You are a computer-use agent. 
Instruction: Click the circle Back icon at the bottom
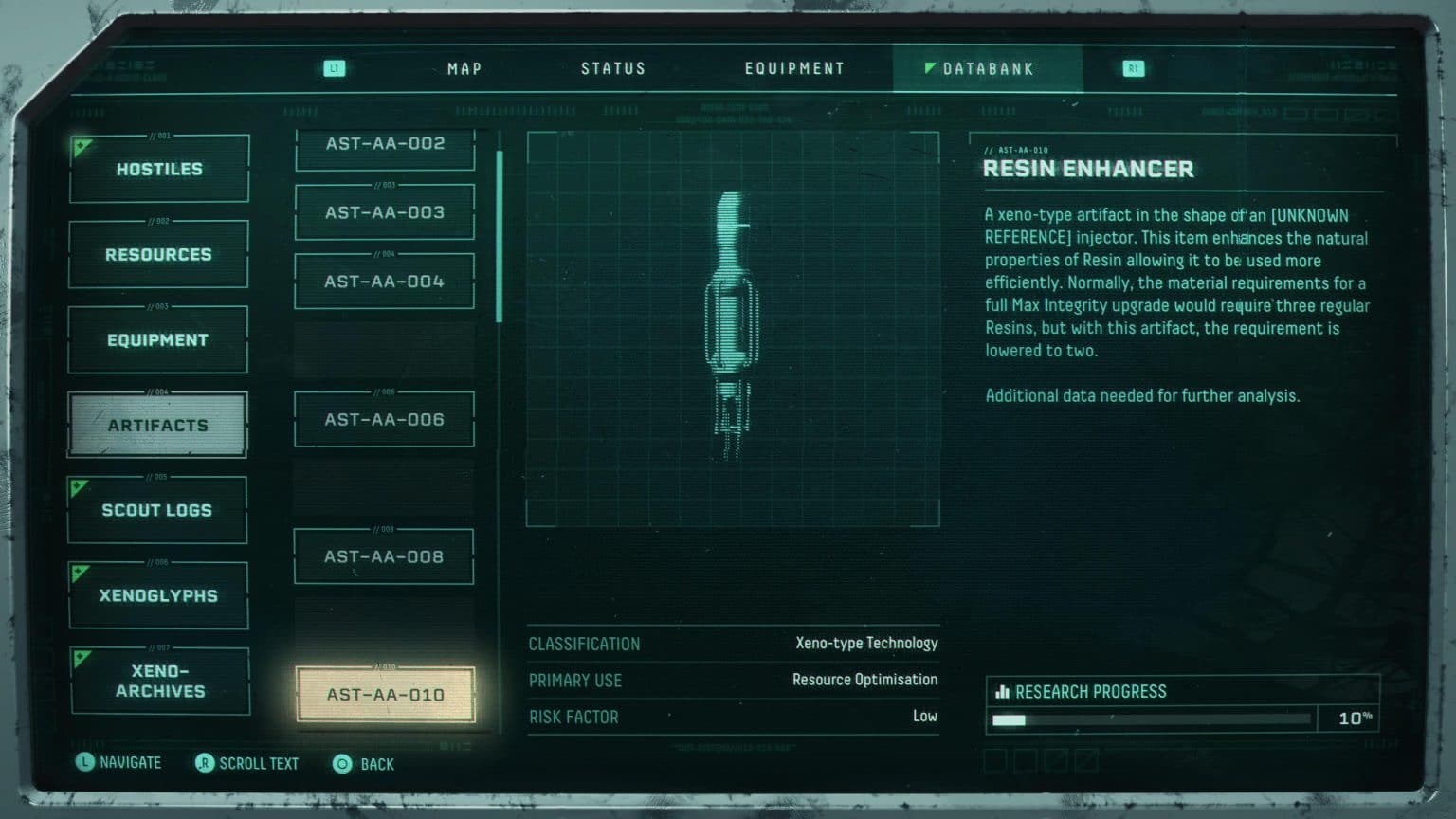click(341, 763)
